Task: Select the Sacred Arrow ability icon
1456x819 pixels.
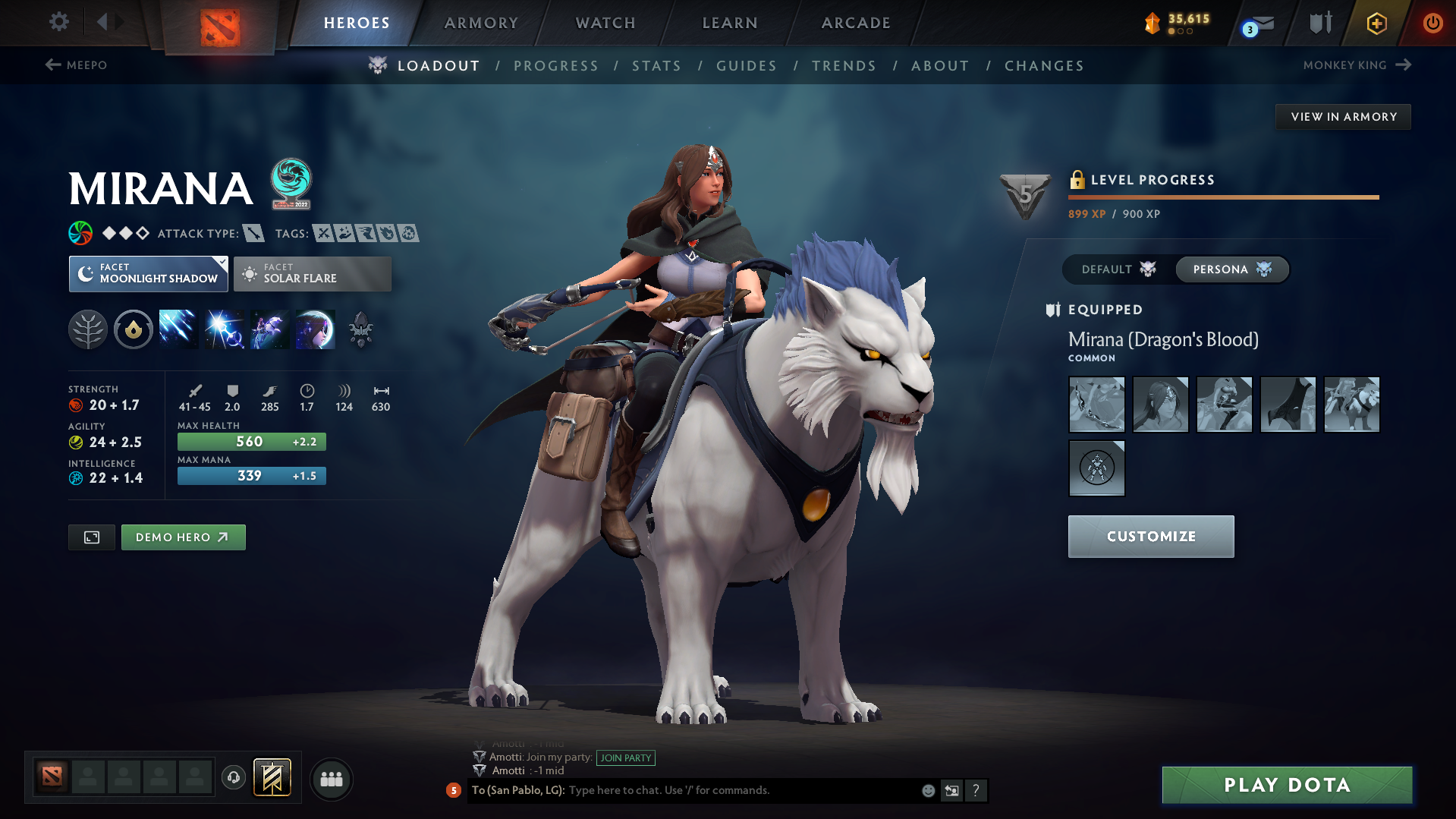Action: [224, 329]
